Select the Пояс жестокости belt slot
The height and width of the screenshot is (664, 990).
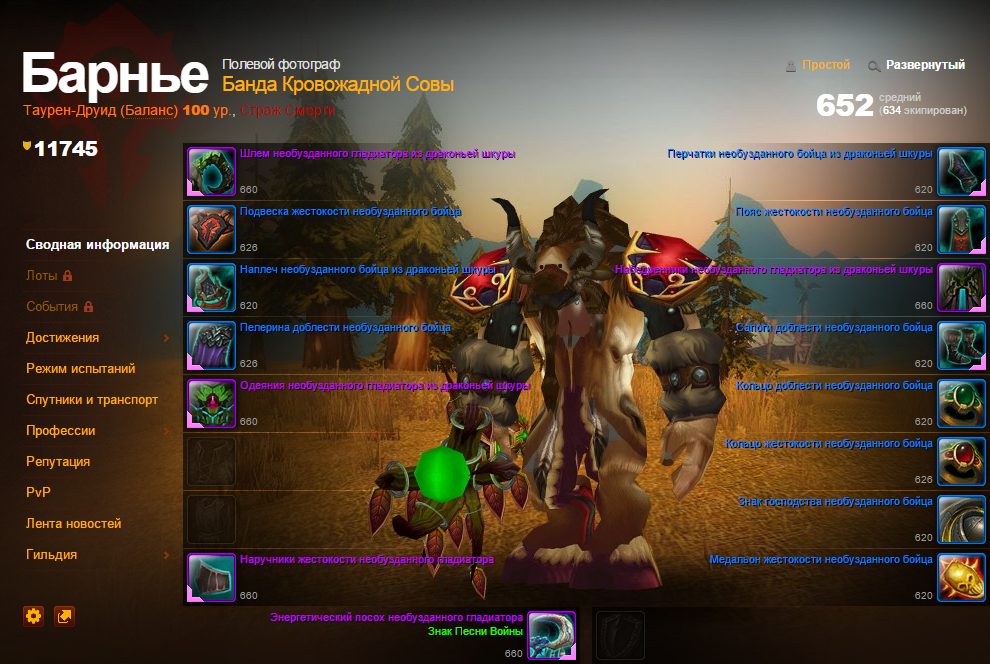click(x=962, y=230)
